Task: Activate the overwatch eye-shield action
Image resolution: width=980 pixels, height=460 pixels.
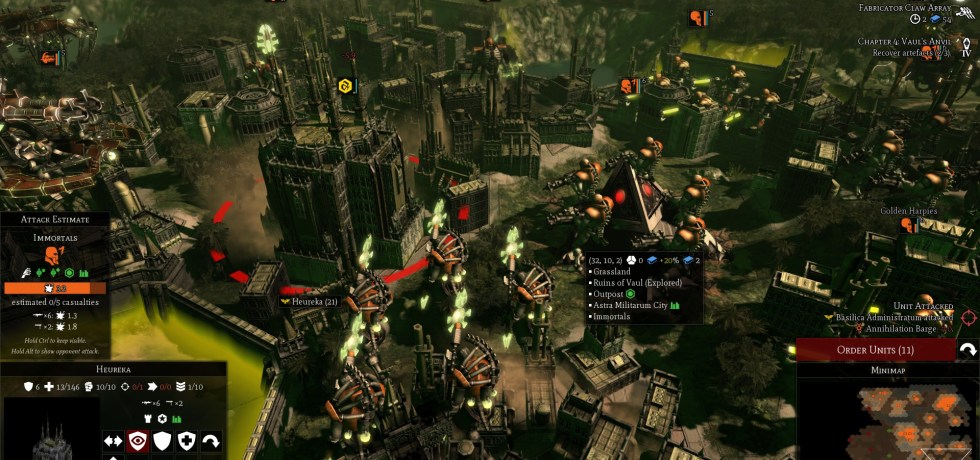Action: point(137,441)
